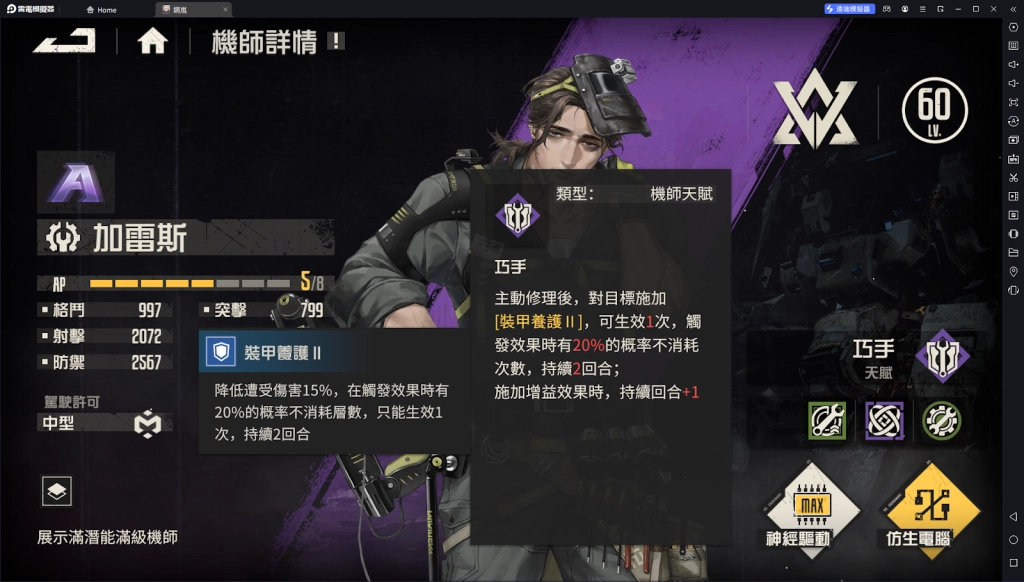Close the emulator window
The image size is (1024, 582).
coord(993,9)
